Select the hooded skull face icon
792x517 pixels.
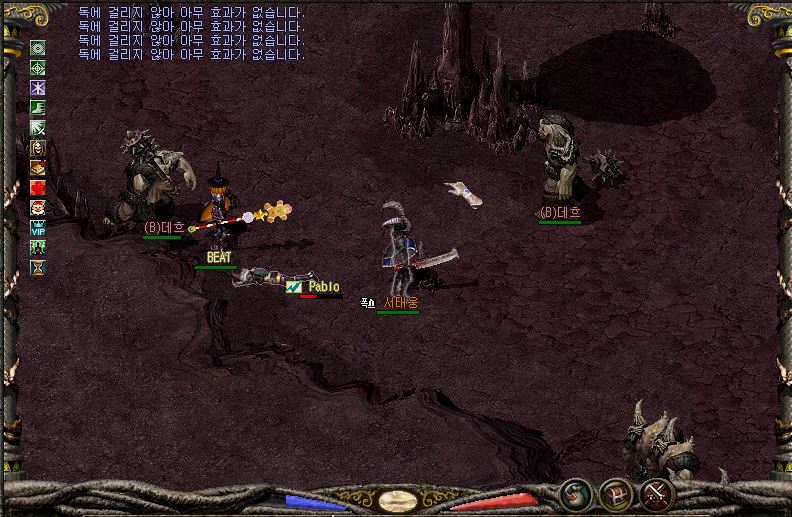[38, 148]
